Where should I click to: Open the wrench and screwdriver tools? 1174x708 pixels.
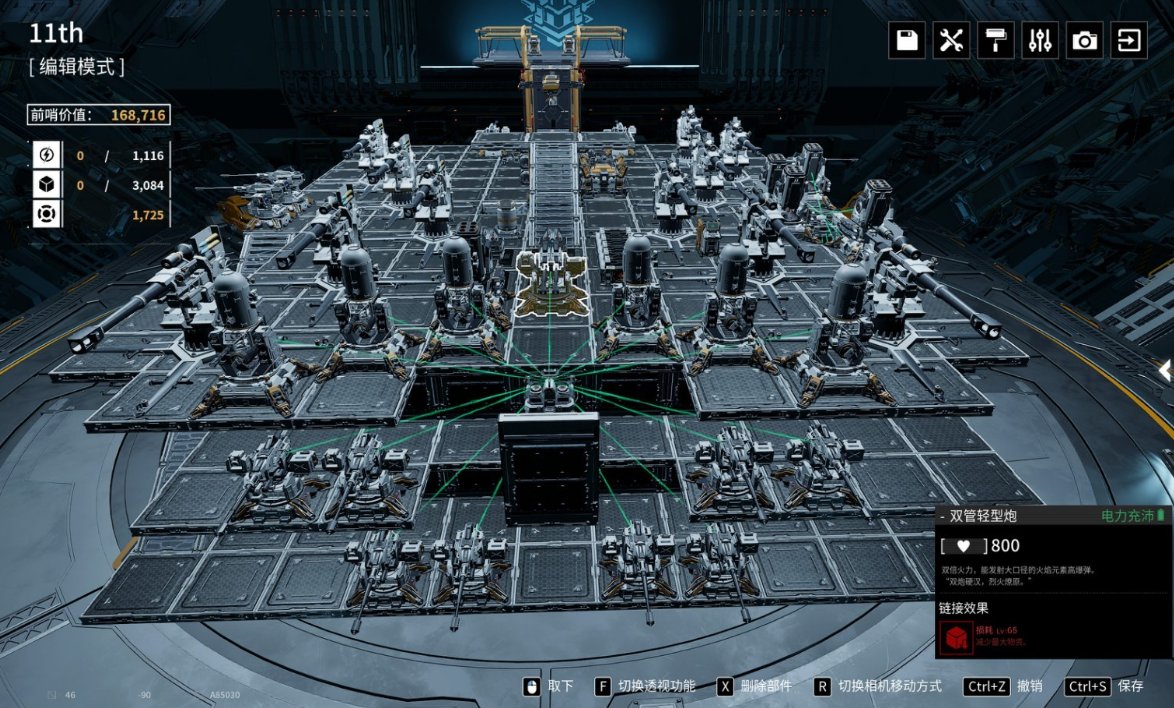(x=951, y=40)
